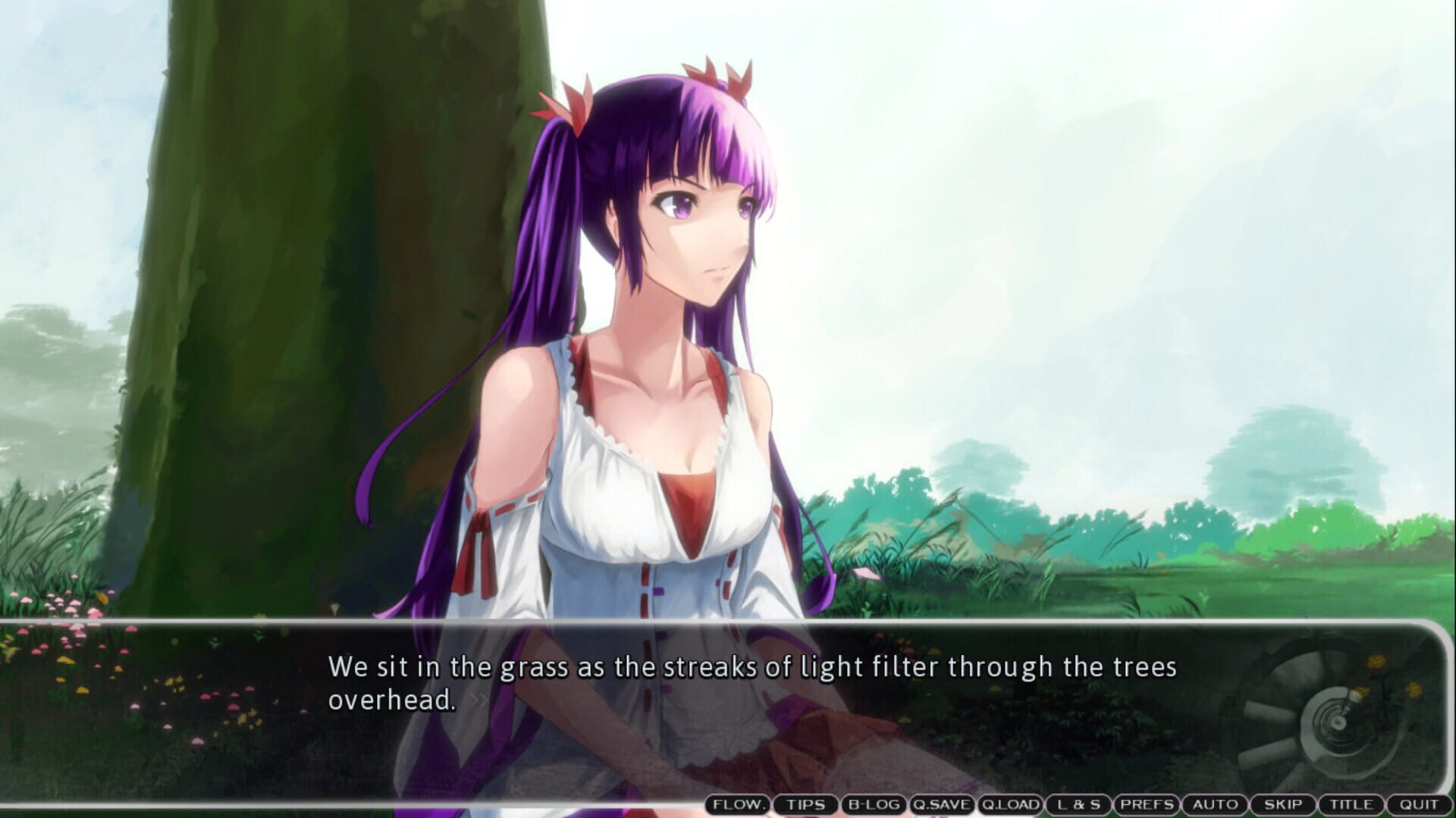
Task: Quick load using Q.LOAD
Action: point(1010,805)
